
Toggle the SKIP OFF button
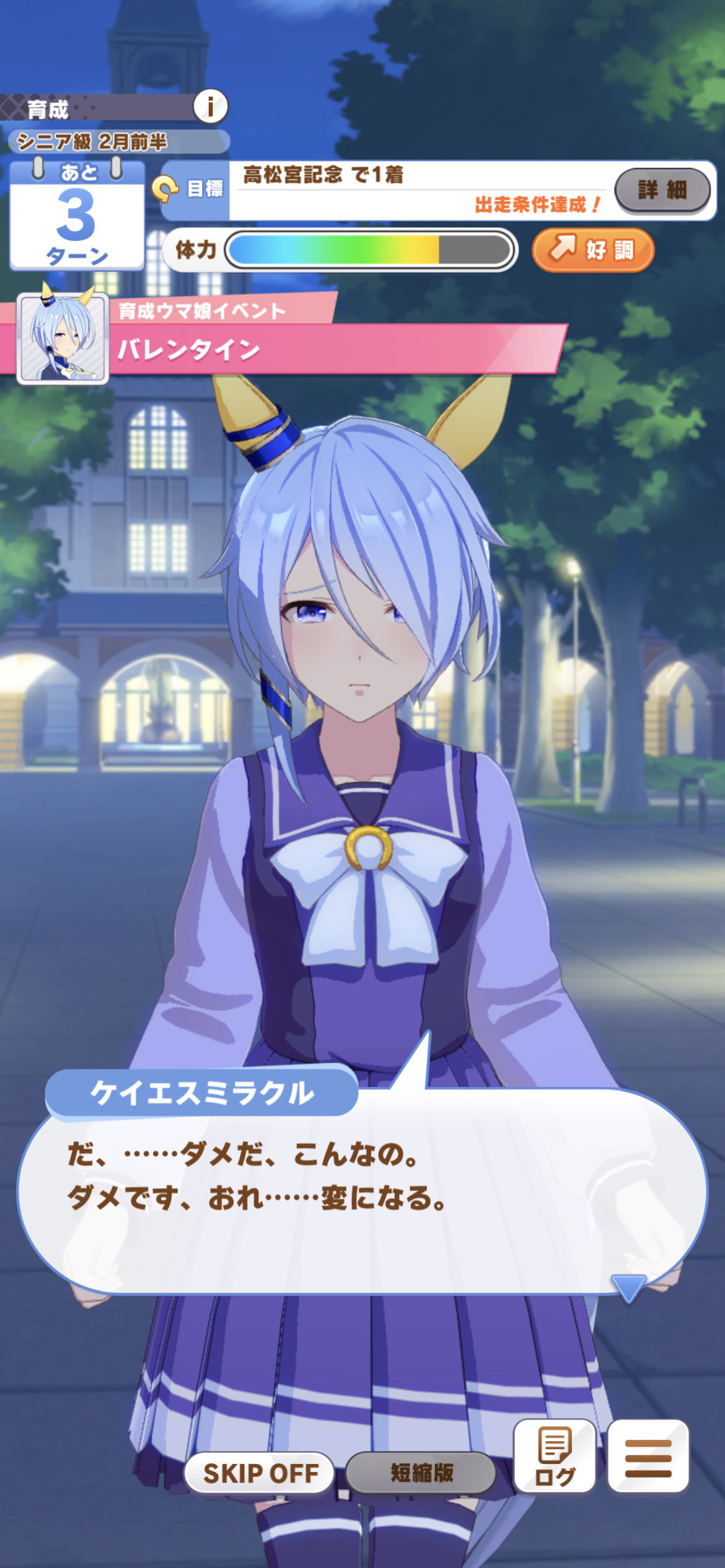[x=260, y=1473]
